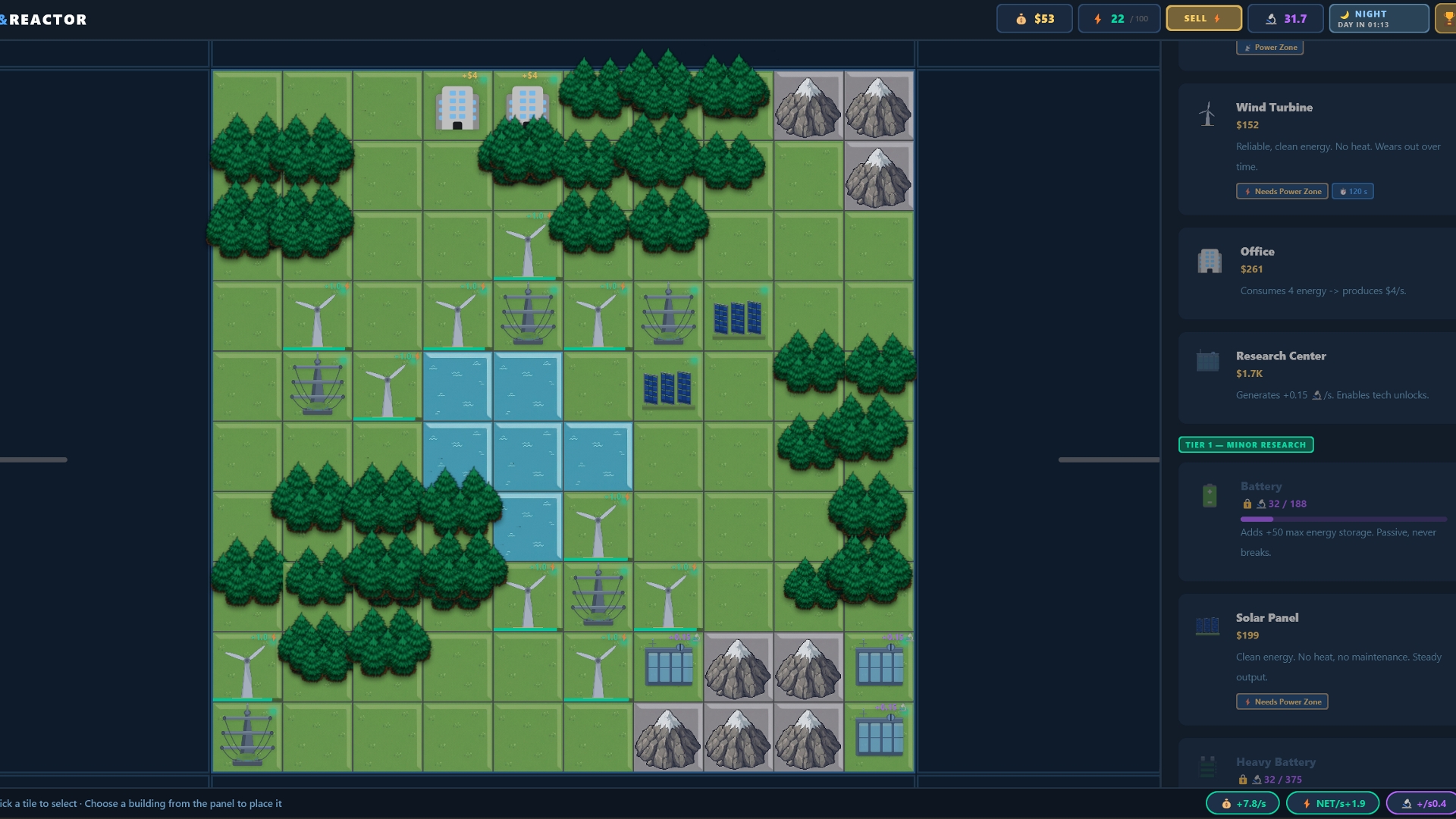
Task: Click the locked Battery research card
Action: pyautogui.click(x=1316, y=521)
